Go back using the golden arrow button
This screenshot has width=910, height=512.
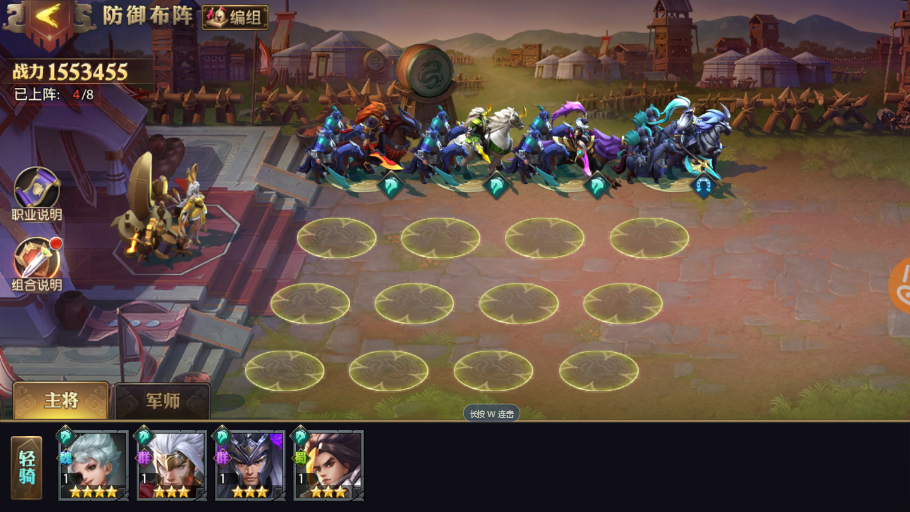coord(45,18)
